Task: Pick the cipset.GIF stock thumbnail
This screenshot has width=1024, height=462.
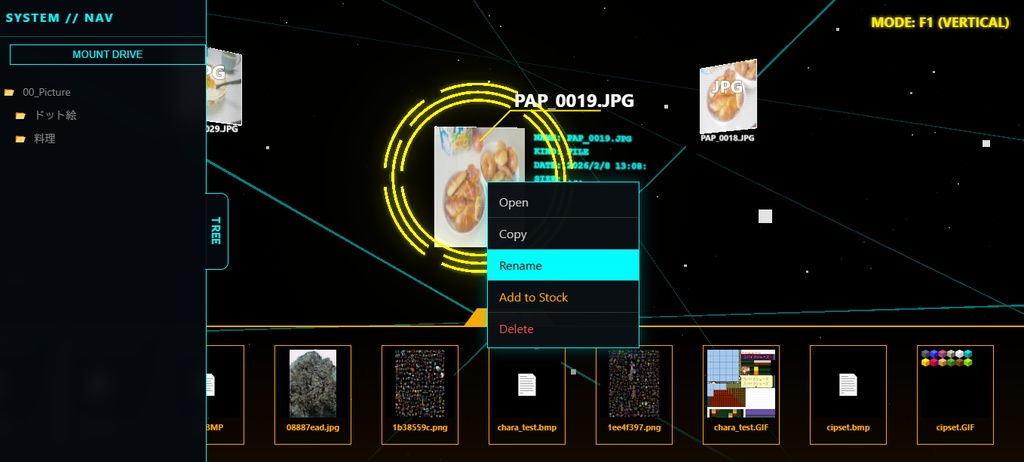Action: [955, 384]
